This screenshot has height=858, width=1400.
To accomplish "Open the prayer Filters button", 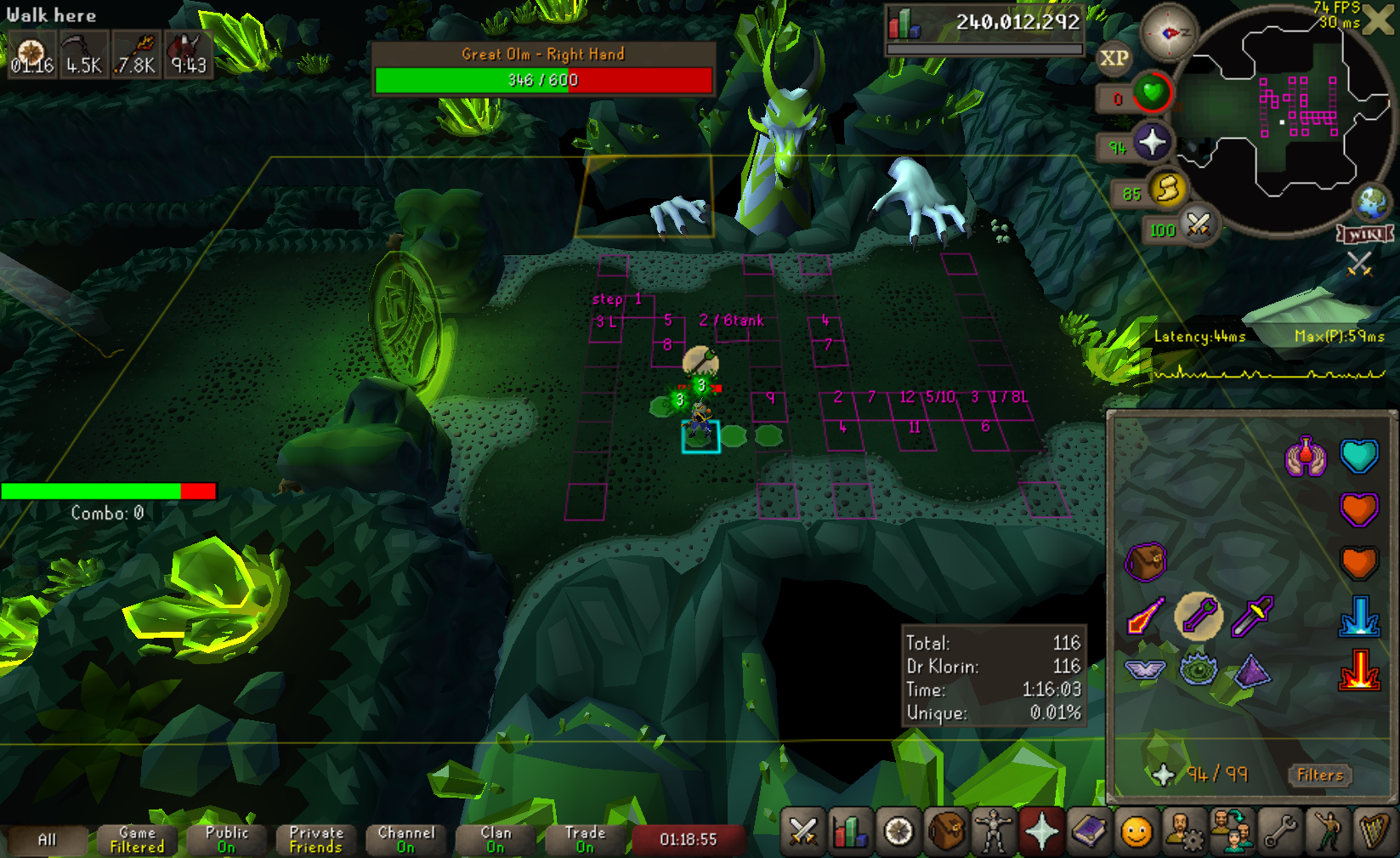I will click(x=1320, y=775).
